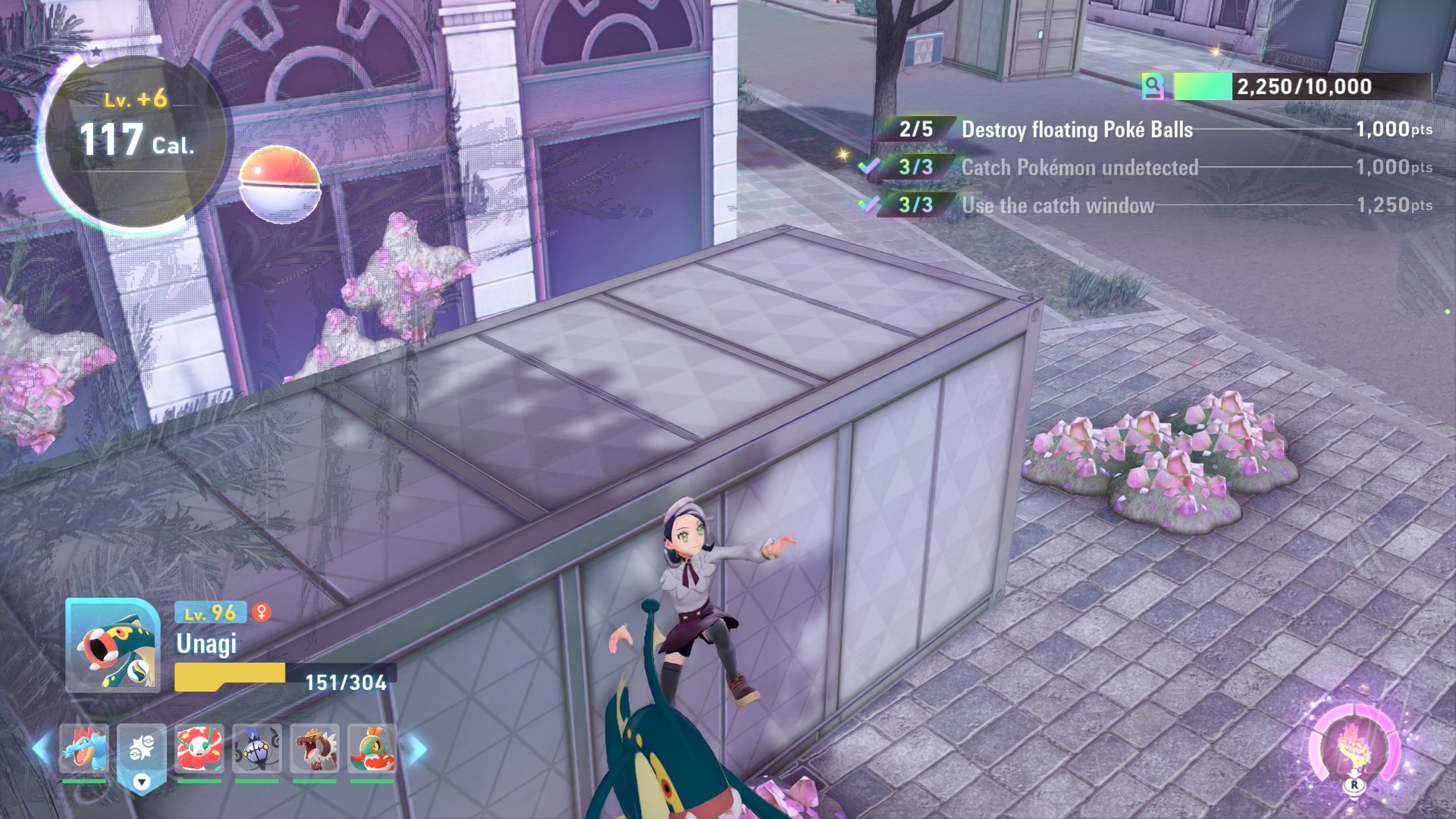This screenshot has width=1456, height=819.
Task: Switch to Chandelure in the party
Action: click(257, 749)
